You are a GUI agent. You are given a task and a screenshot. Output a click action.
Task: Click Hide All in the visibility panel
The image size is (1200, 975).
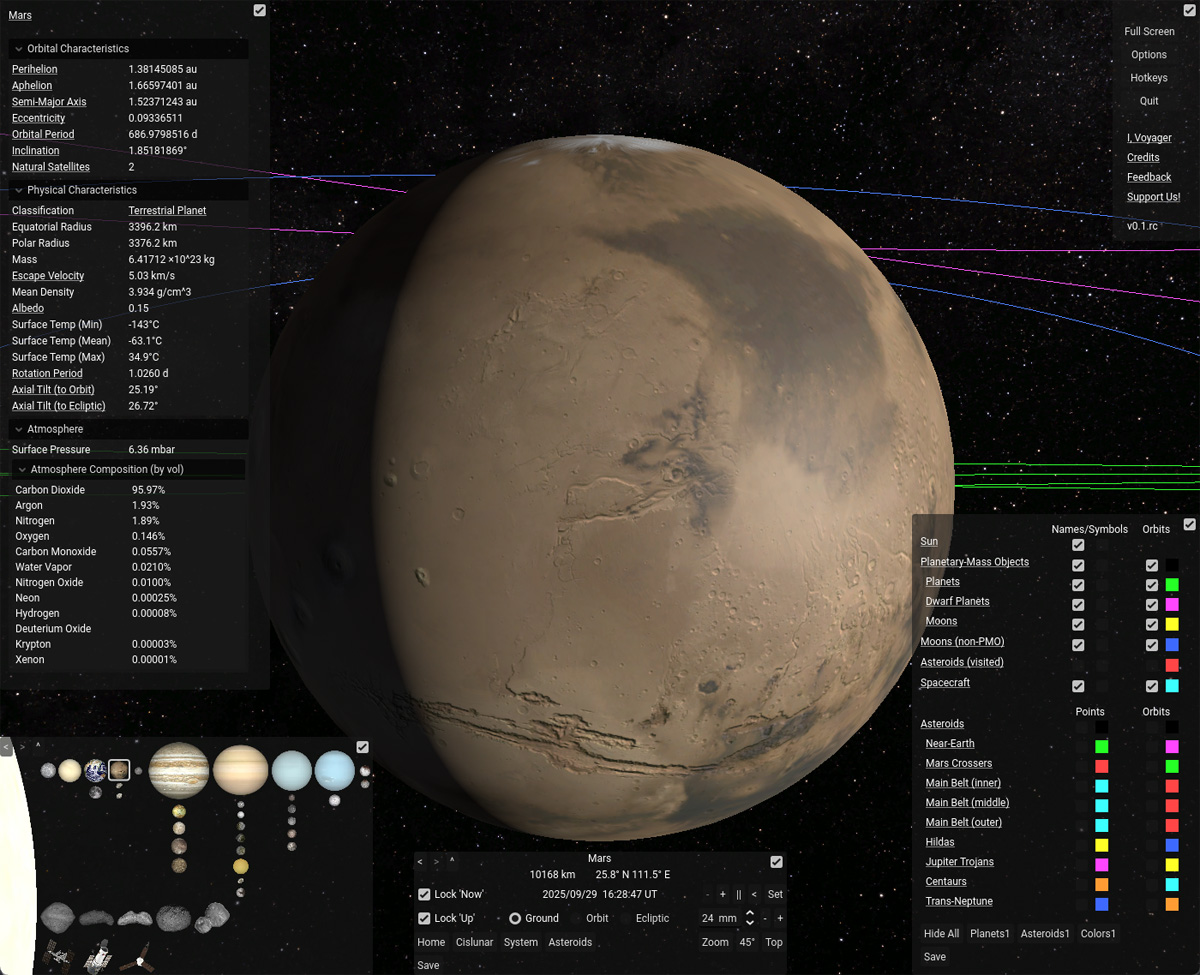pos(941,934)
